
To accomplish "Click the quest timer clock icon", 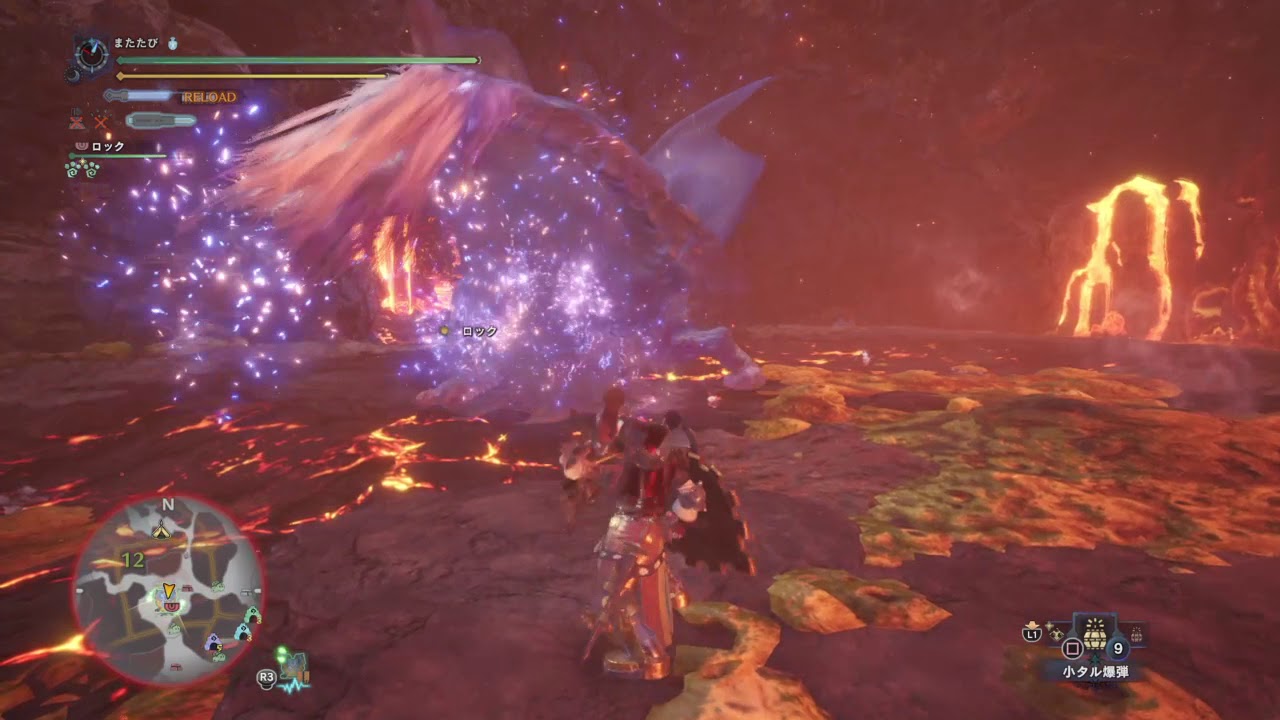I will pos(92,55).
